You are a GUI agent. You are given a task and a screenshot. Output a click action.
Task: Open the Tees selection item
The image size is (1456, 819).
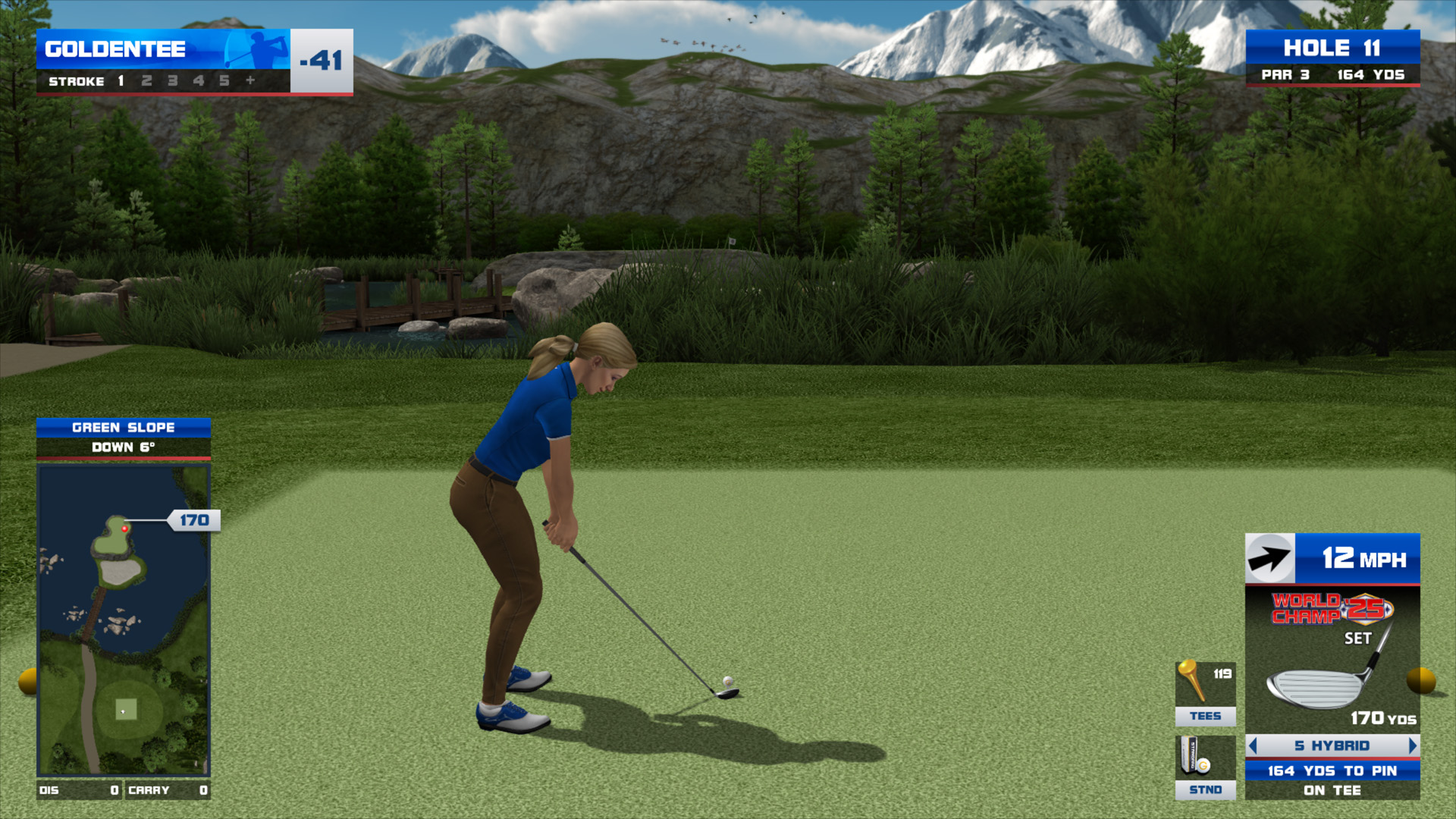1205,693
